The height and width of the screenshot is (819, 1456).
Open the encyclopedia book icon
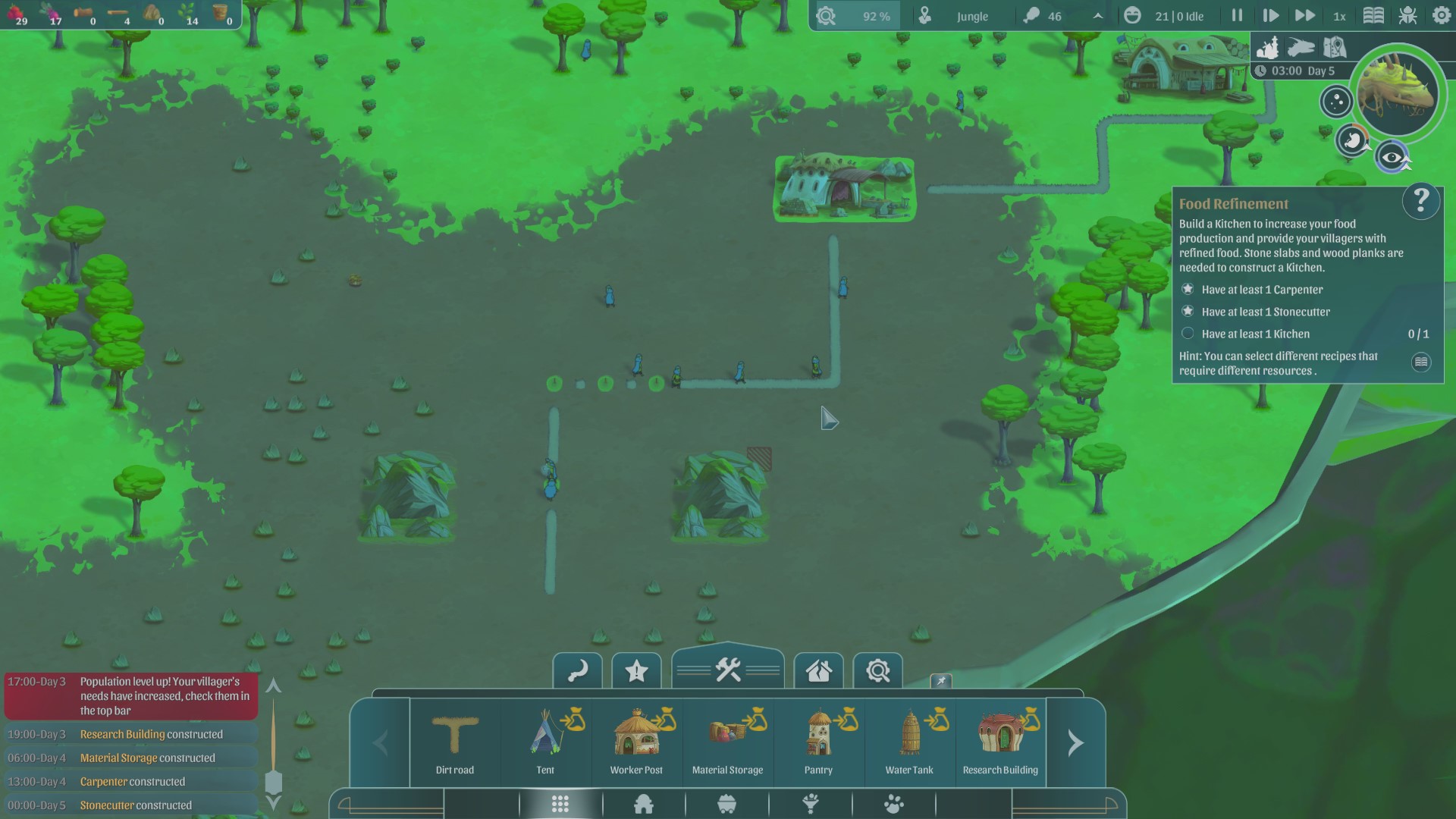pos(1373,15)
